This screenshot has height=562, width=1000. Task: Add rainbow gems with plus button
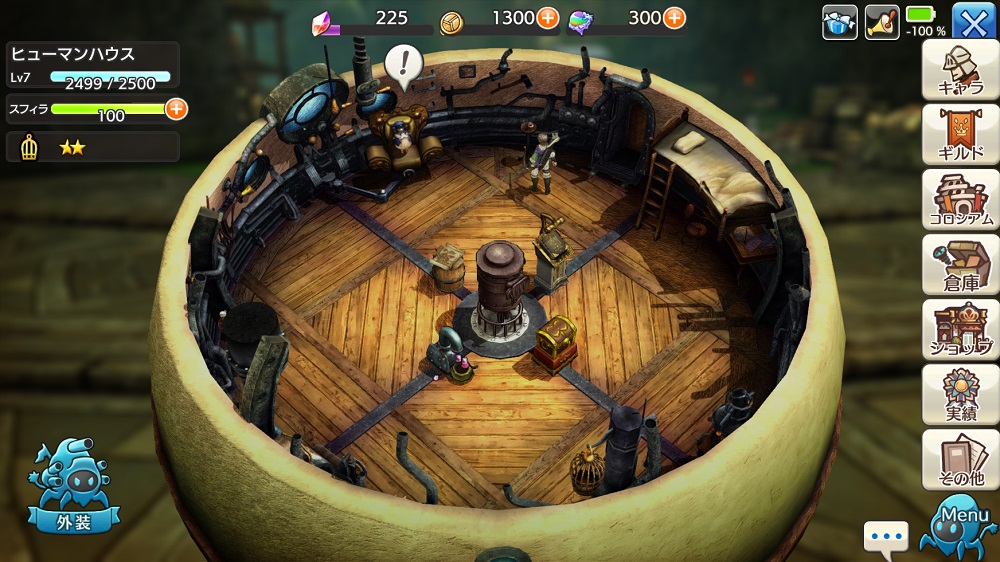(x=674, y=17)
